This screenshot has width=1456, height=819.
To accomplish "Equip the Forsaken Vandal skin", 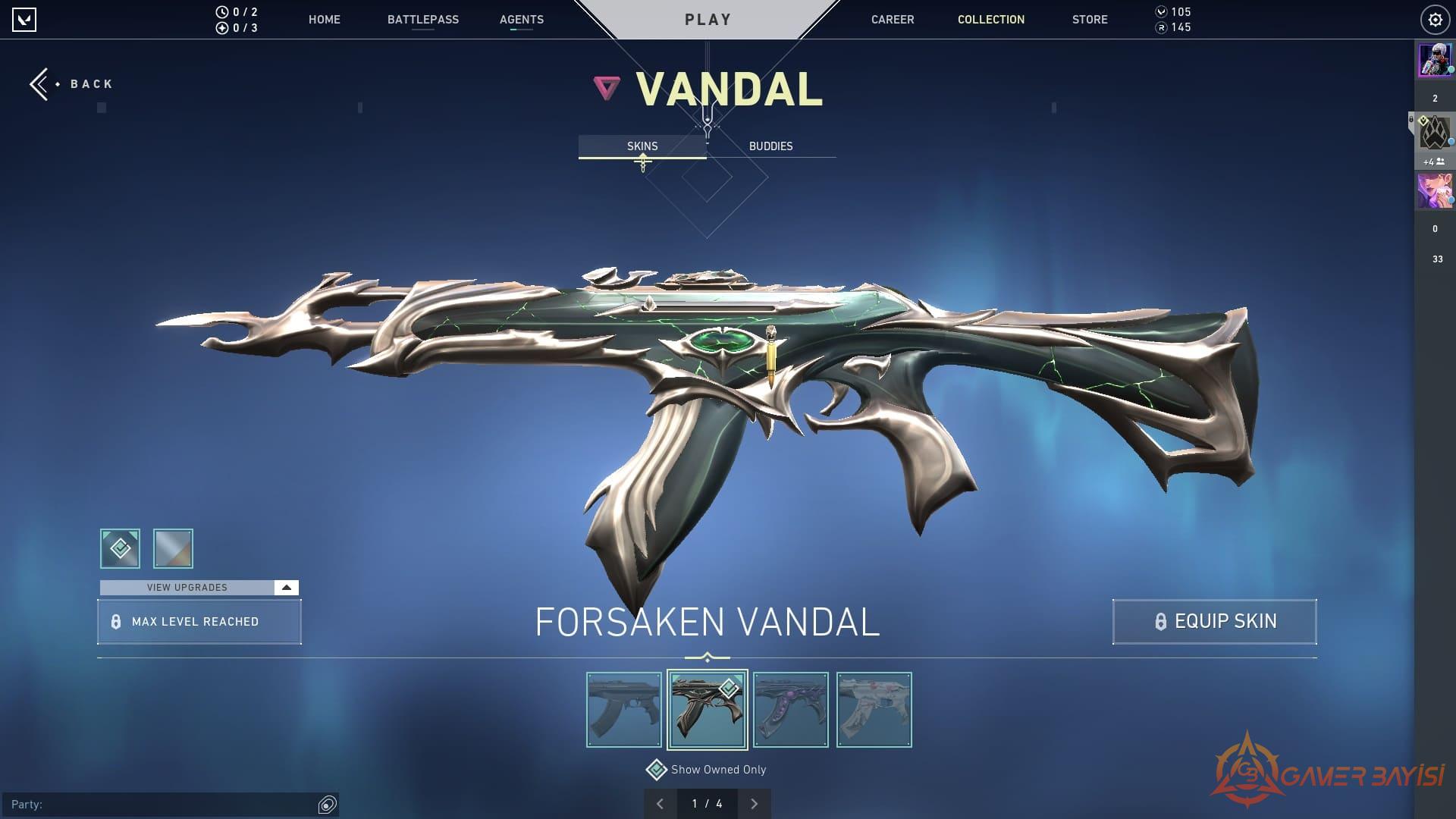I will point(1214,622).
